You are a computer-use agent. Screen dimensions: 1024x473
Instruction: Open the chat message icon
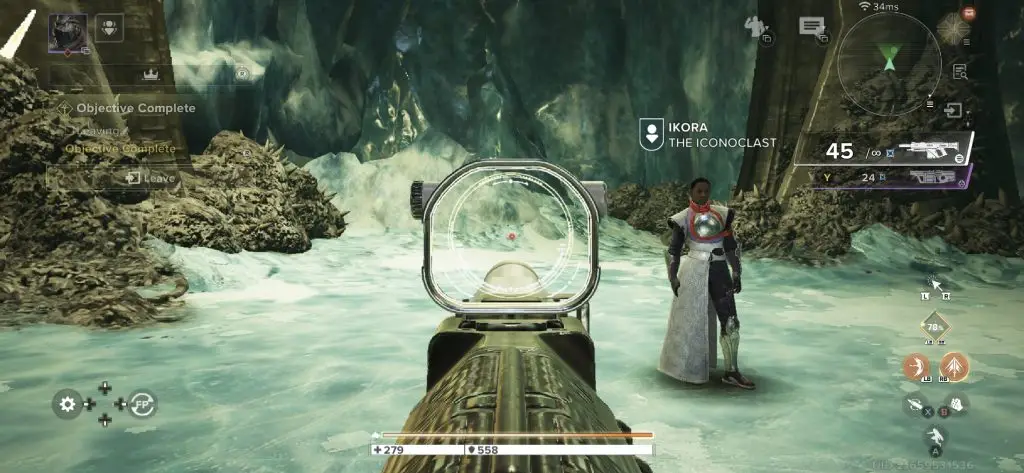pos(811,28)
